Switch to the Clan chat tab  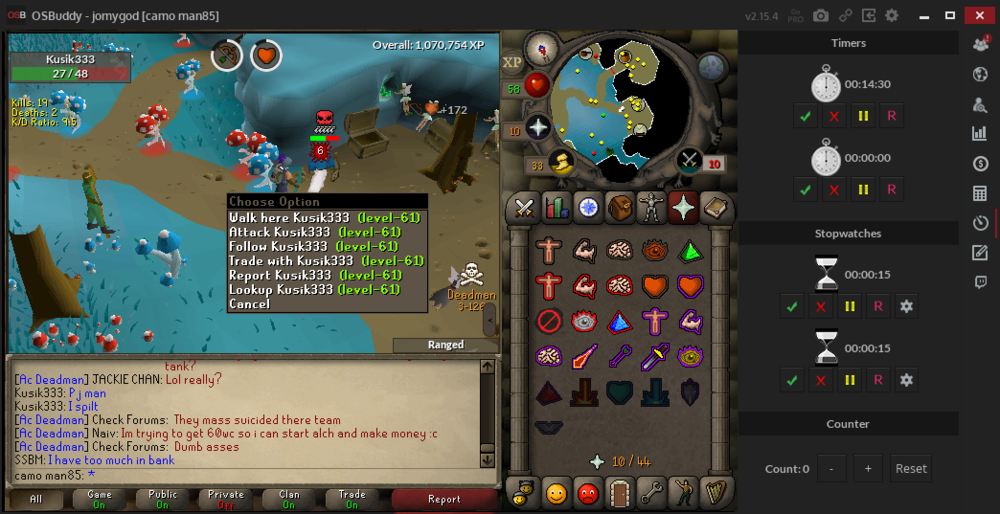(x=289, y=498)
